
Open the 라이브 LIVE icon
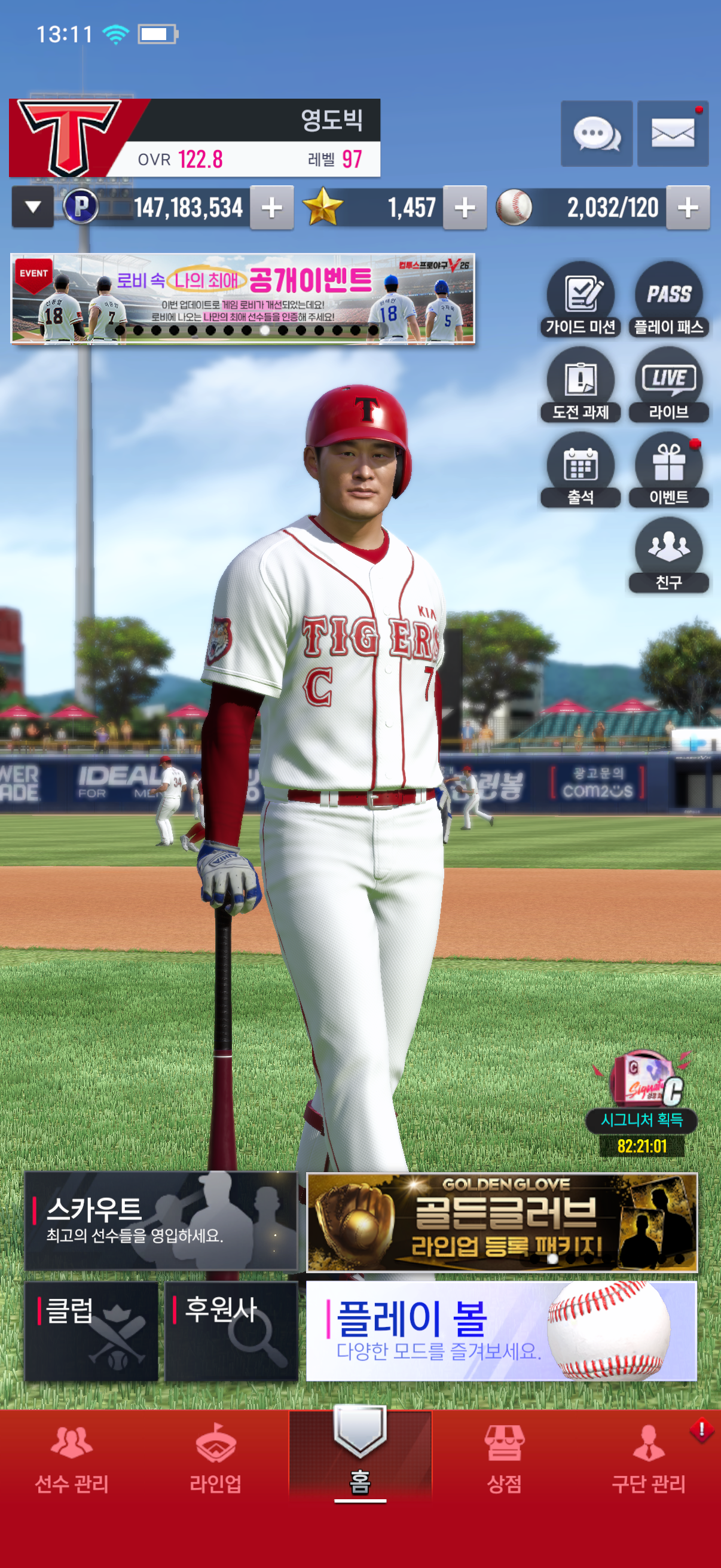668,385
